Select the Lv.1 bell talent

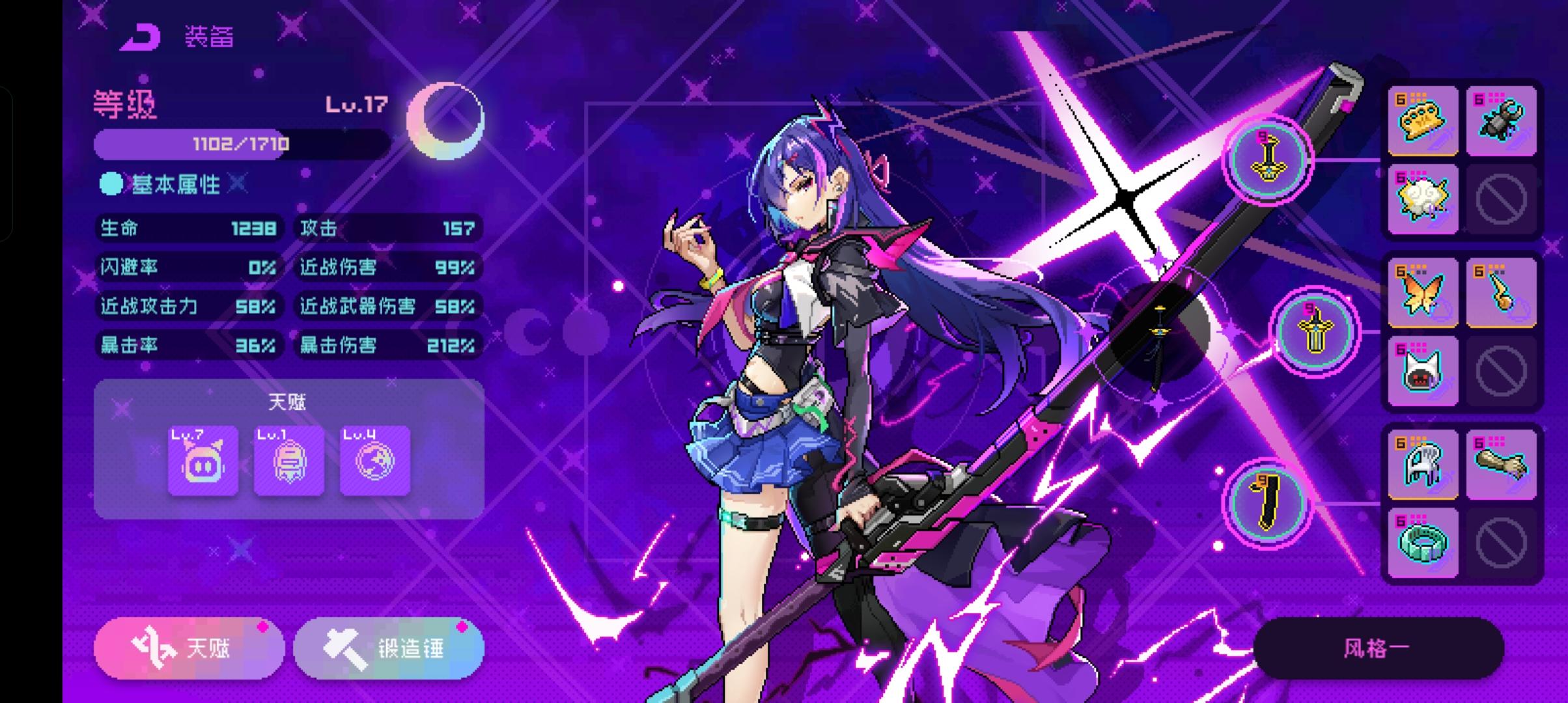point(289,460)
